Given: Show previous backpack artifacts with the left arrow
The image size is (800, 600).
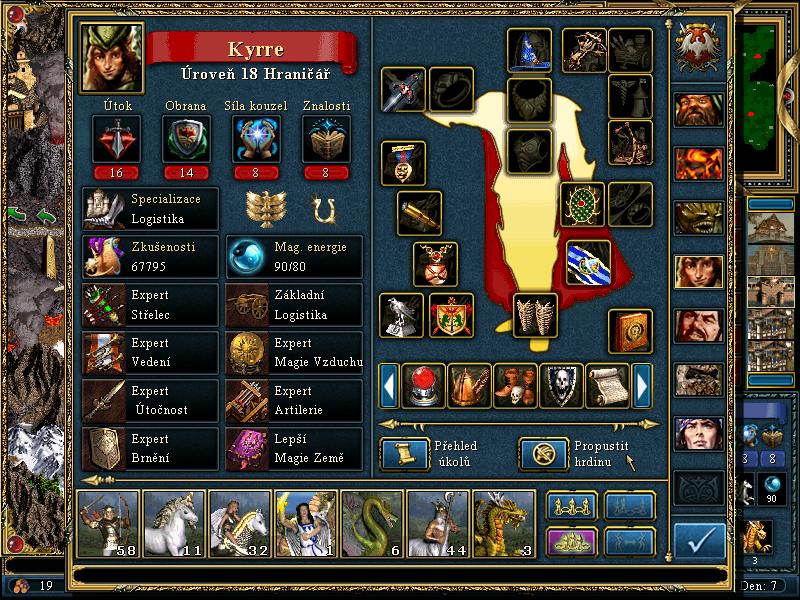Looking at the screenshot, I should coord(389,385).
